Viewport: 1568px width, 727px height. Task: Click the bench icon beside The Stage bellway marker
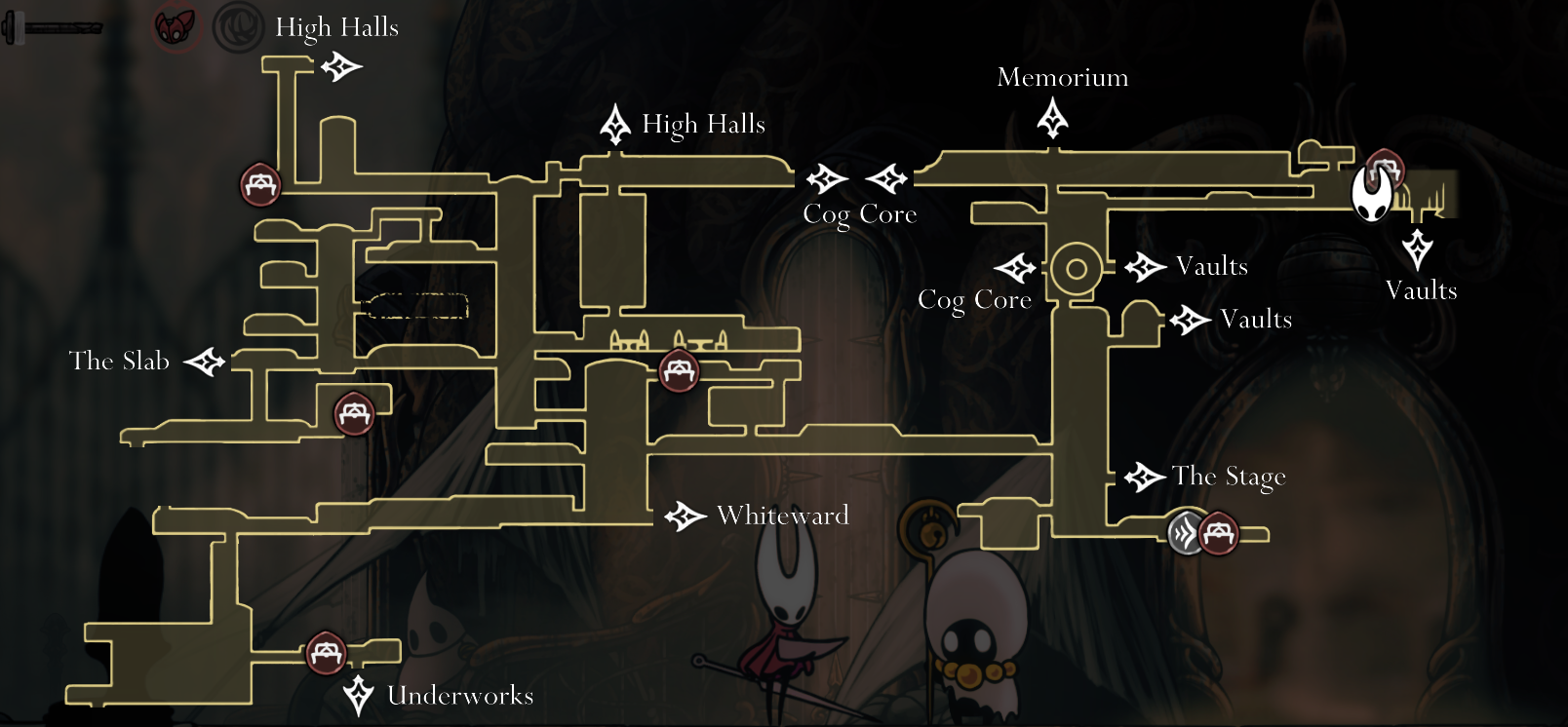tap(1220, 533)
